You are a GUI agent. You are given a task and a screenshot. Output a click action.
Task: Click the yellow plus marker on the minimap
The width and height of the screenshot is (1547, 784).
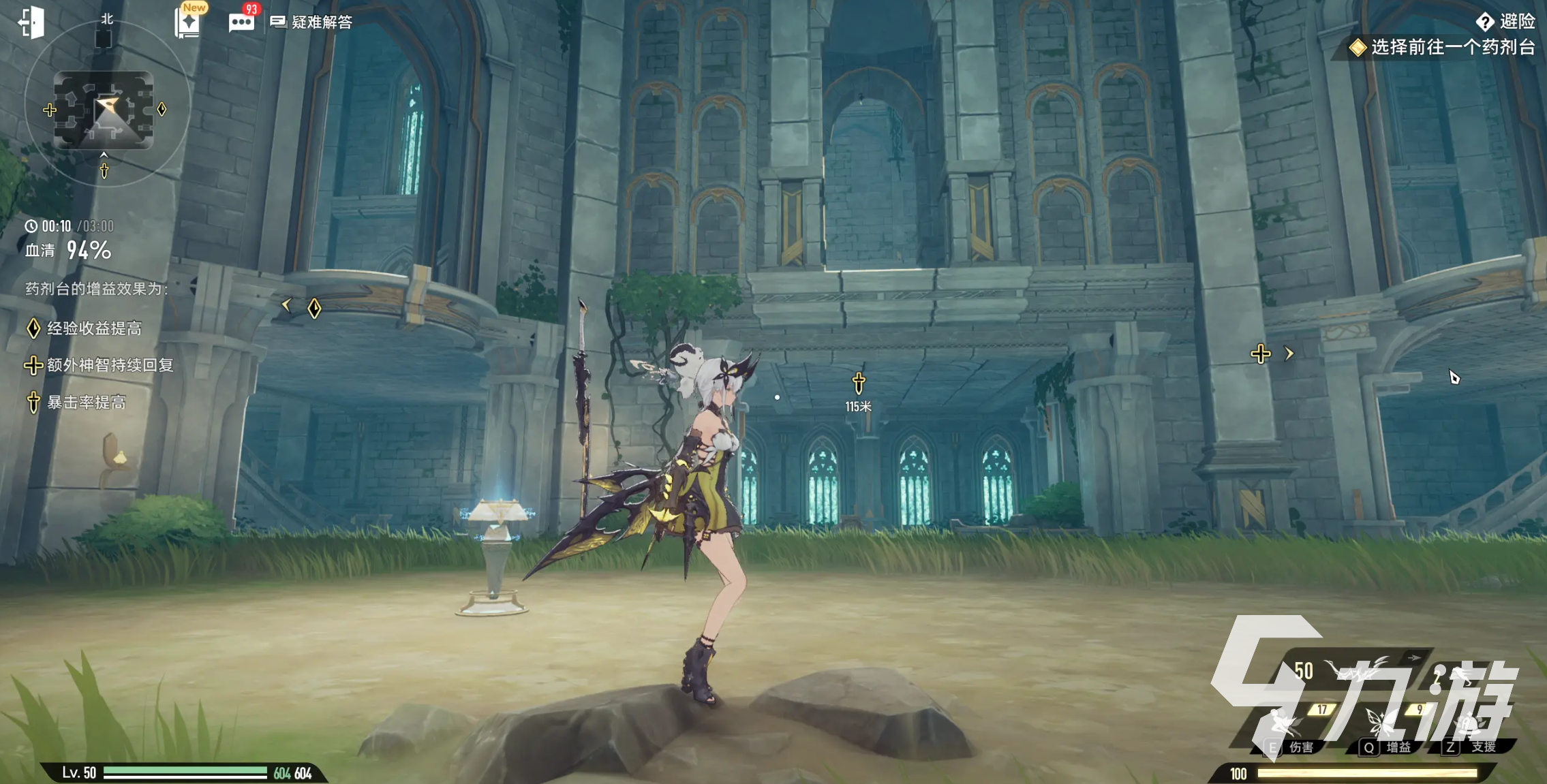(x=50, y=110)
